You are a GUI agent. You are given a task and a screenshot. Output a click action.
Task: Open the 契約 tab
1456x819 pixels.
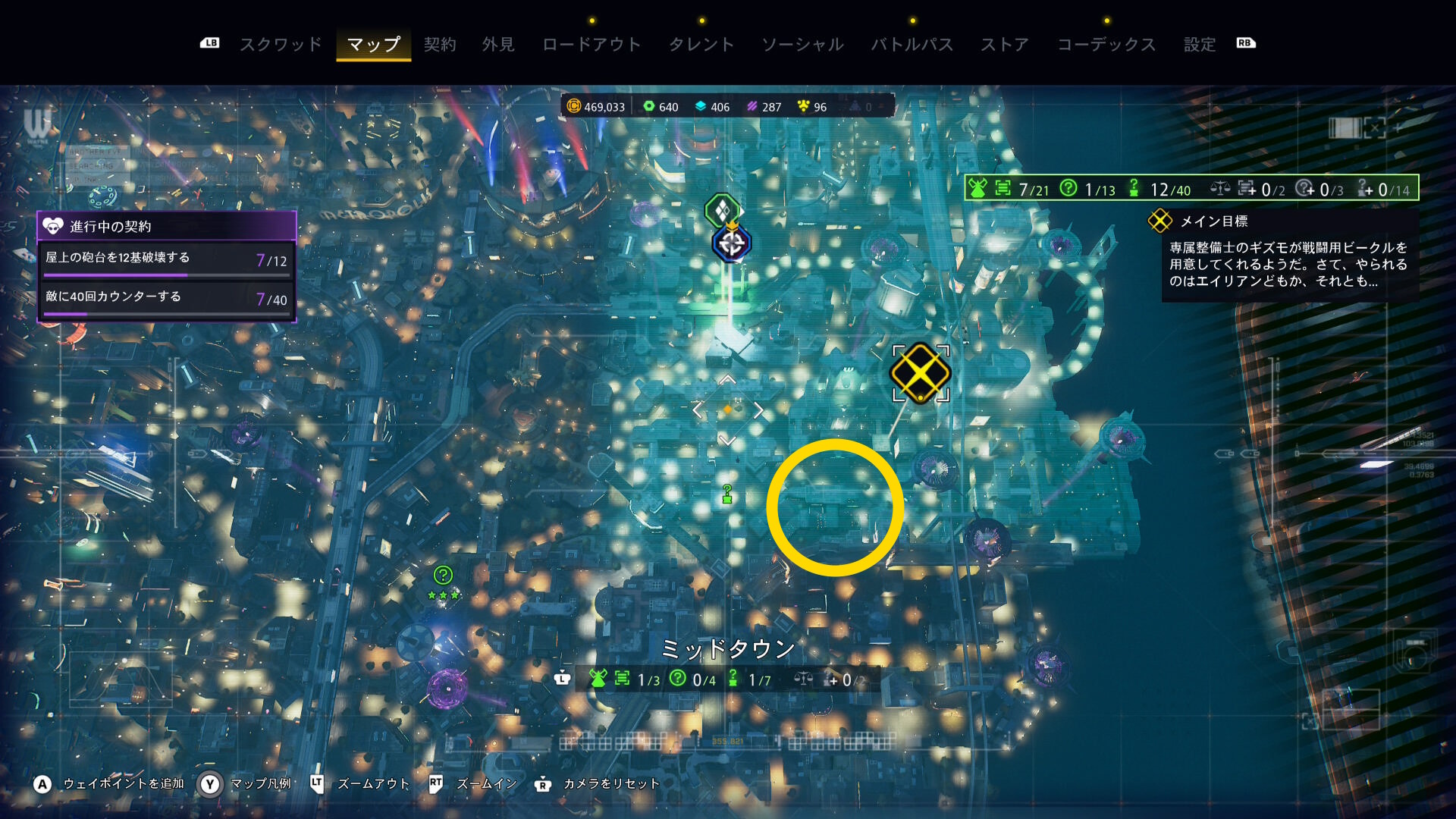440,45
